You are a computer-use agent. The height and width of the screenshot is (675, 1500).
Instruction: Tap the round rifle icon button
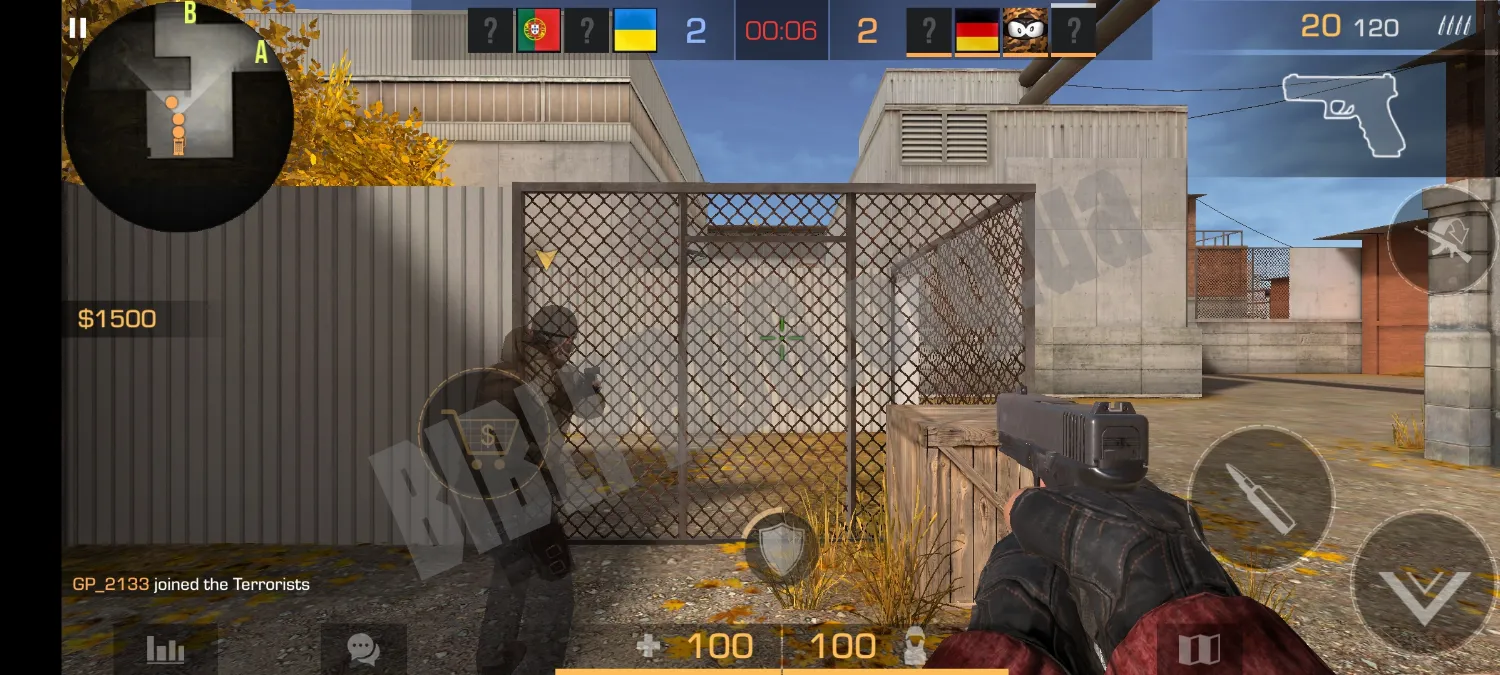(1442, 241)
